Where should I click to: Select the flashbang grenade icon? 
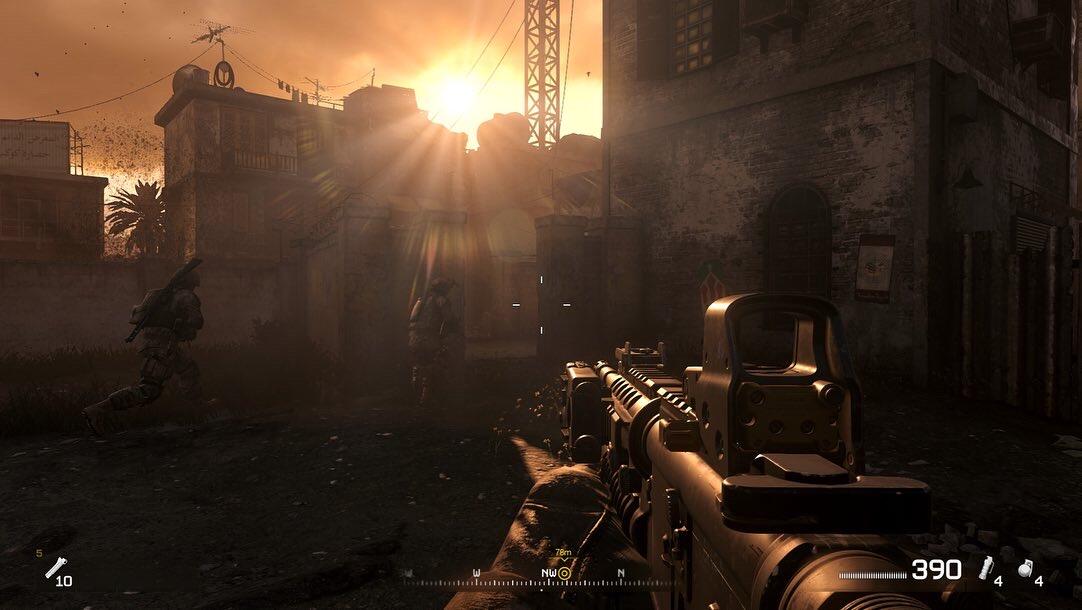pos(985,568)
